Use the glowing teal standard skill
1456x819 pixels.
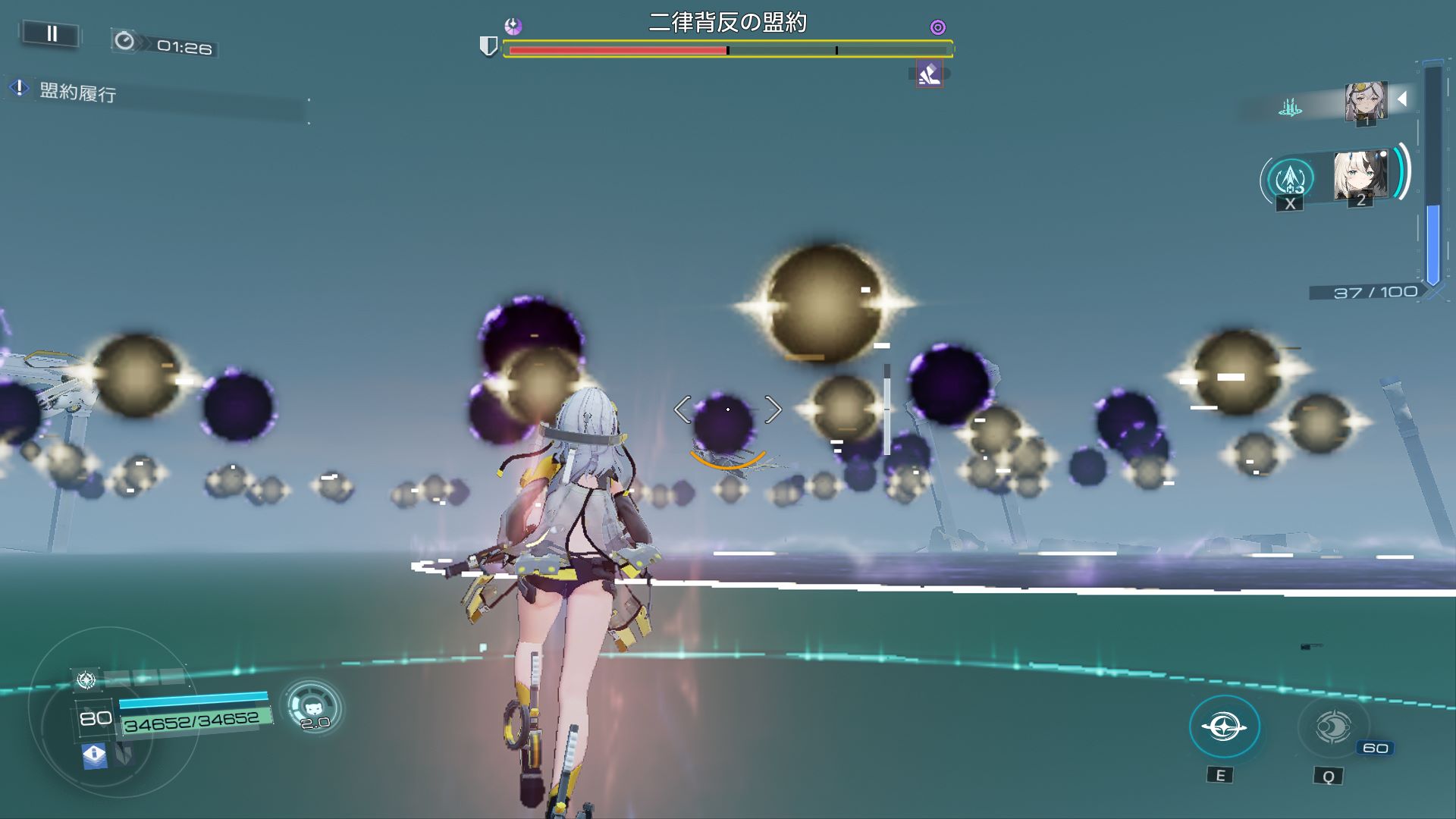click(x=1224, y=726)
